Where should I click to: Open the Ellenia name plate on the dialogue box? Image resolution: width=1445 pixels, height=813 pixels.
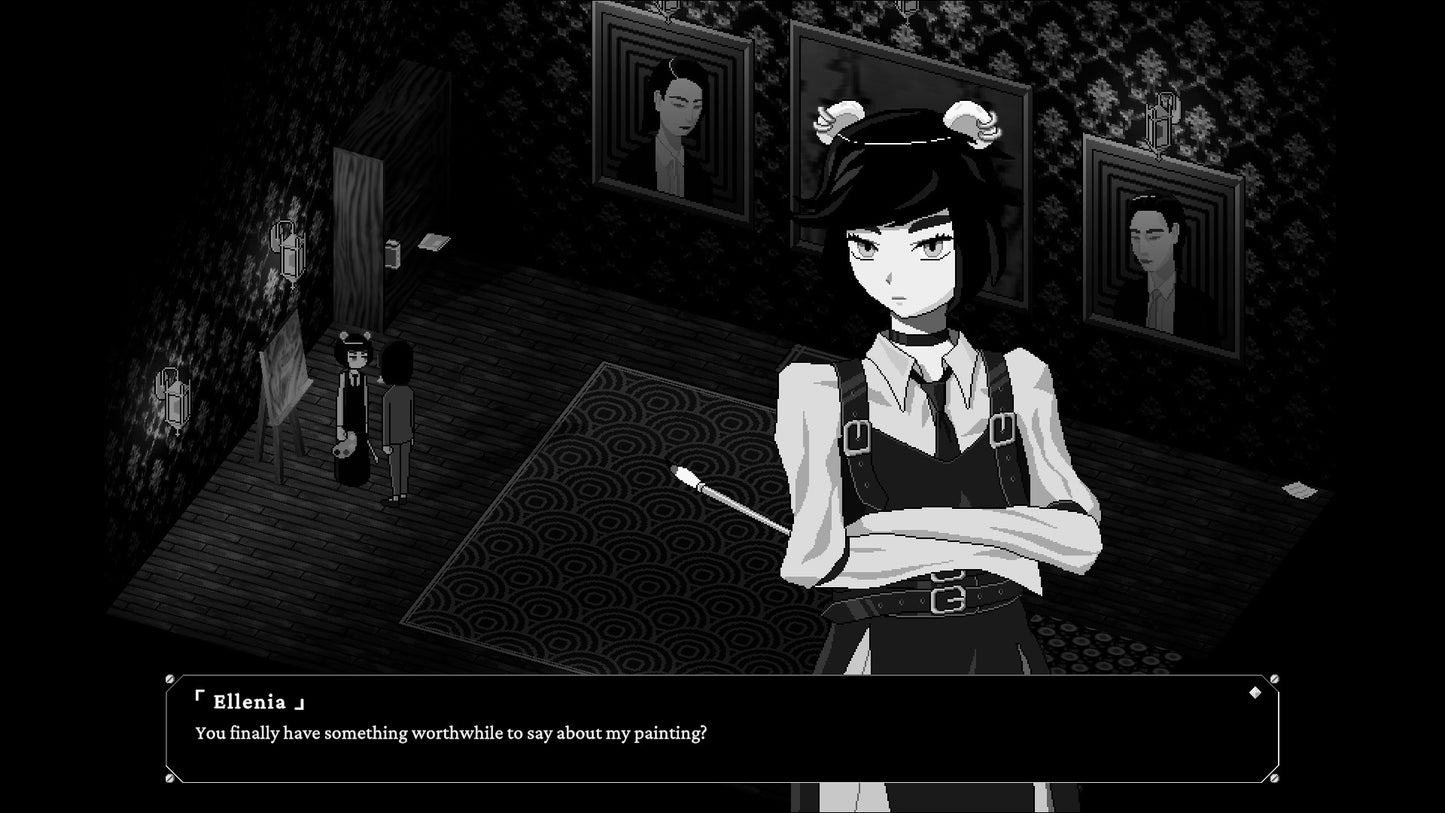(249, 700)
